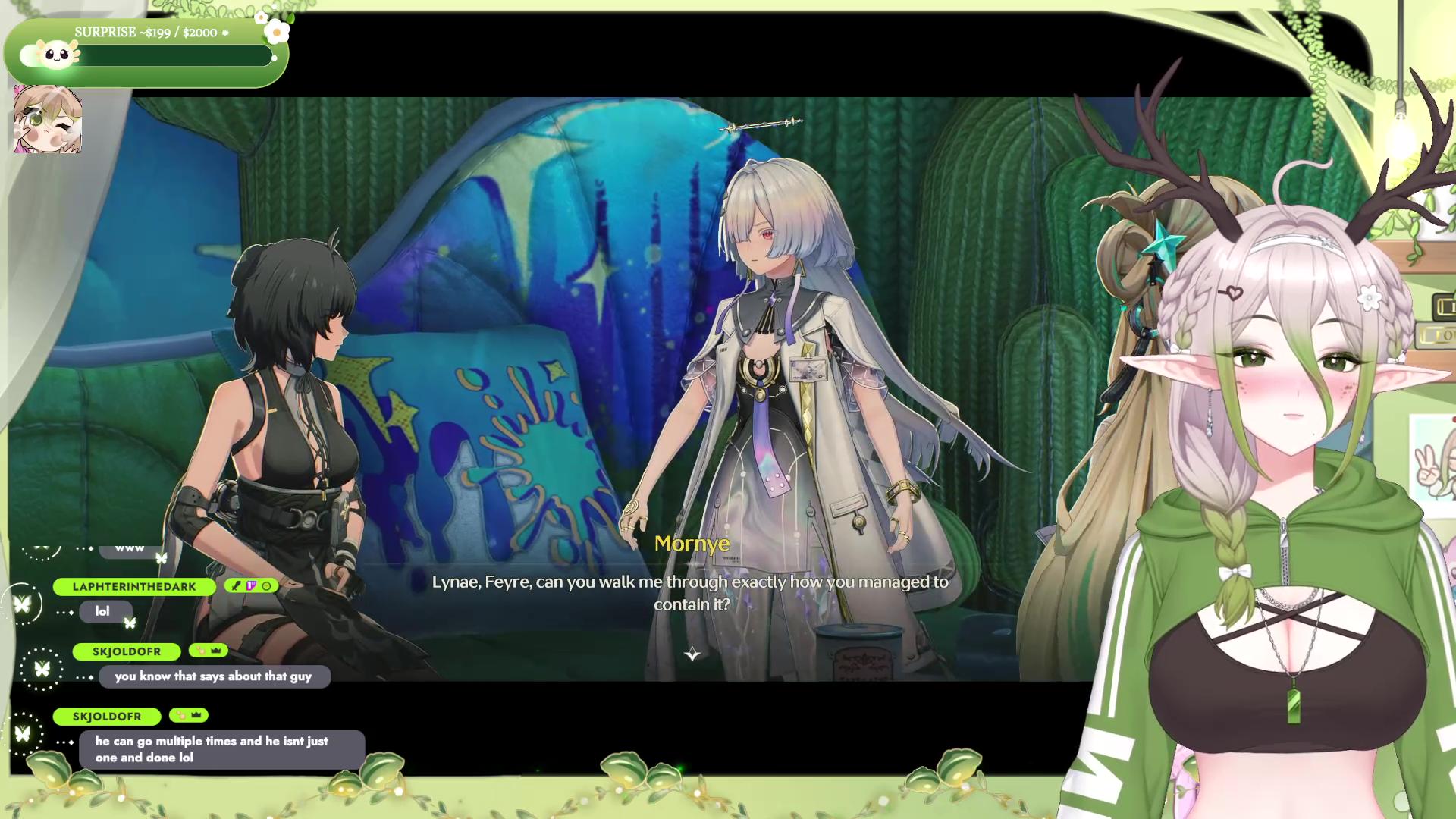Click the crown badge beside SKJOLDOFR
This screenshot has height=819, width=1456.
215,651
